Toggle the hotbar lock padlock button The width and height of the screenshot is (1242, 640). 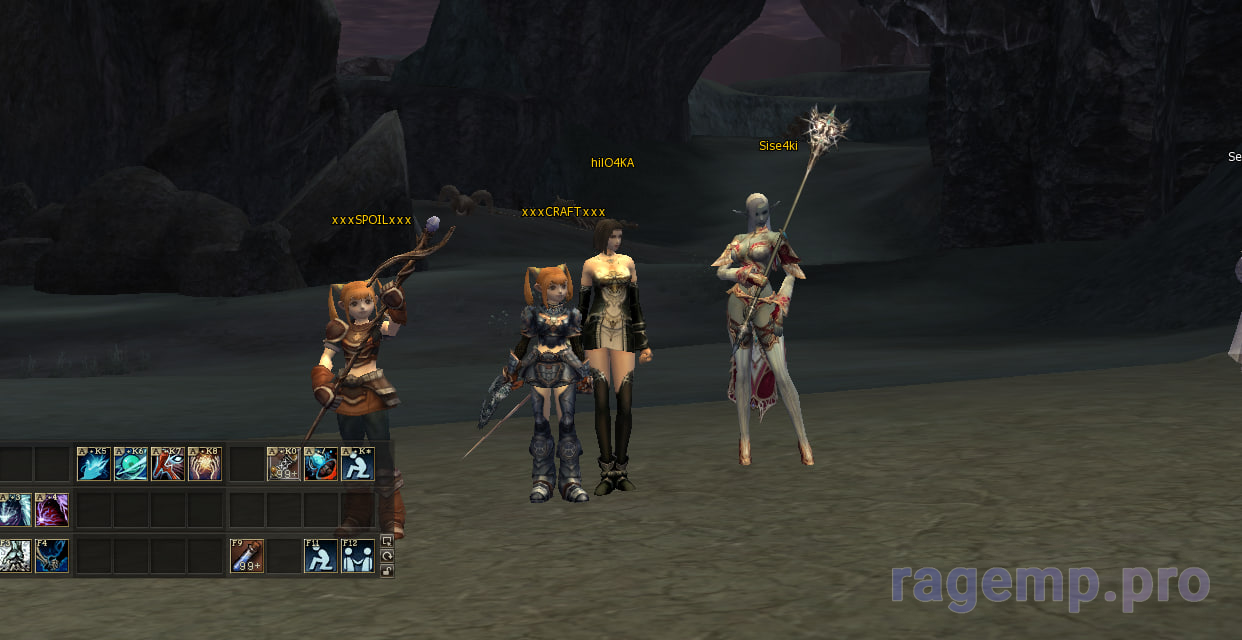(388, 571)
